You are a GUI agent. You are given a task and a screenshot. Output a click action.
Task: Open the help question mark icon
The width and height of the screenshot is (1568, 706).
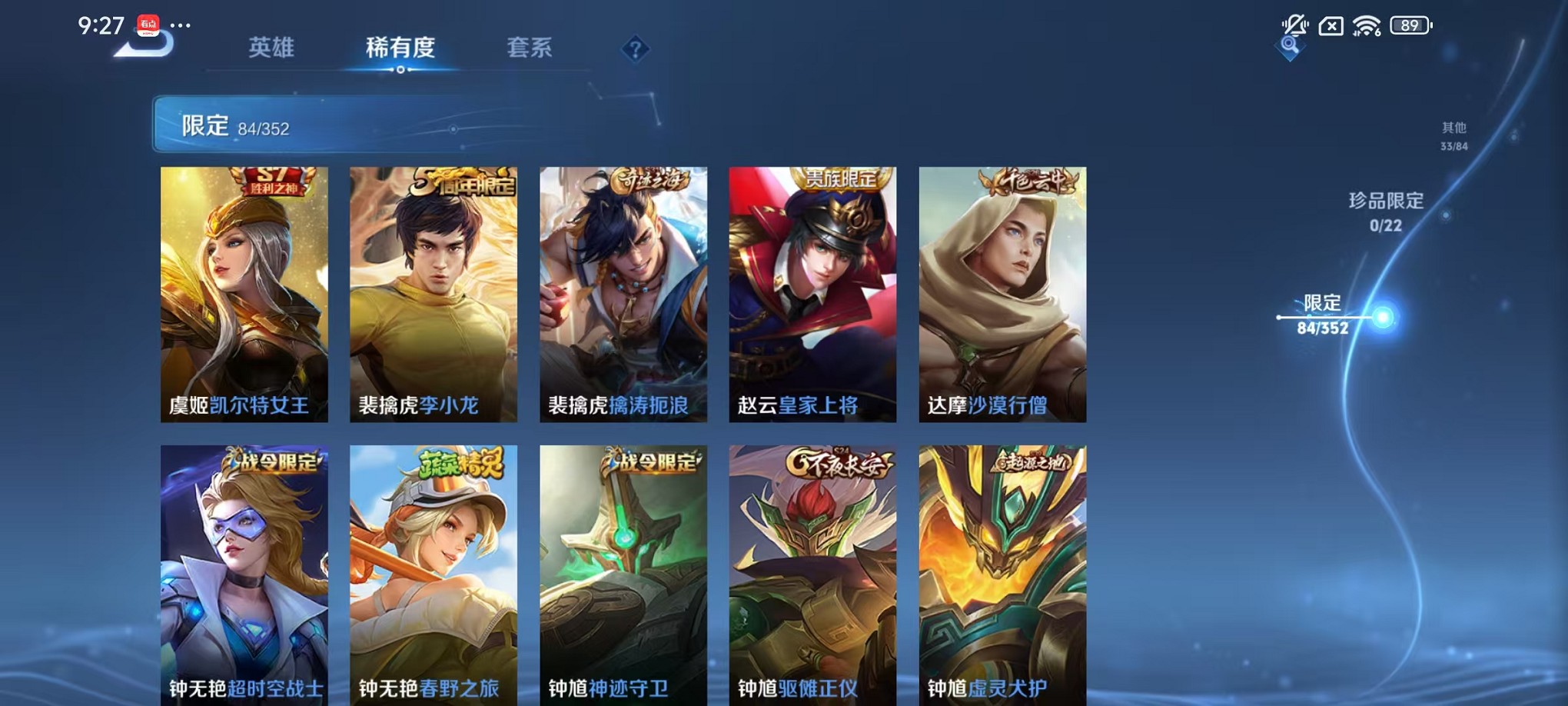(635, 51)
